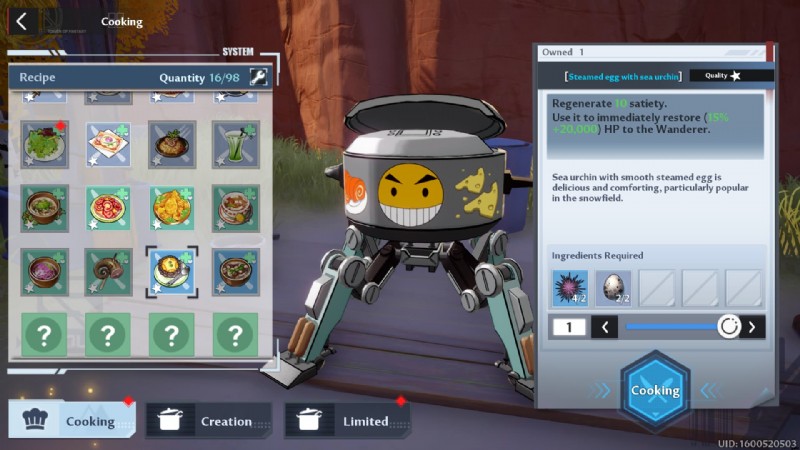Choose the green juice drink recipe
The height and width of the screenshot is (450, 800).
(x=235, y=144)
